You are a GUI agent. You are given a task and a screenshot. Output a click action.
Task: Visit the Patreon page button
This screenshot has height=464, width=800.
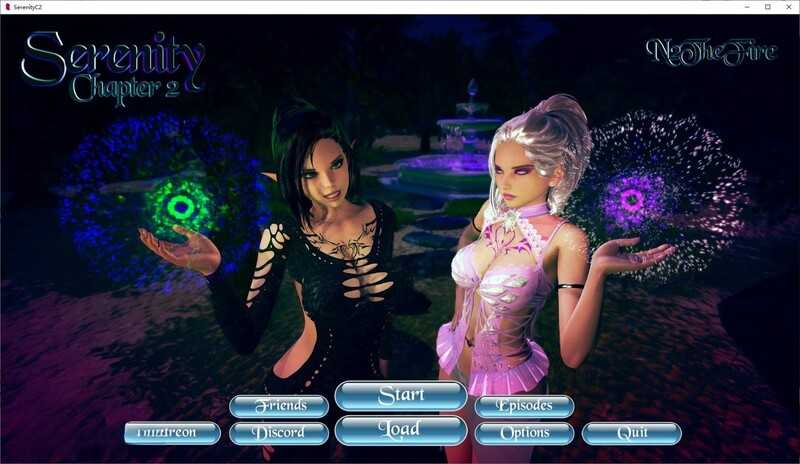pos(173,433)
